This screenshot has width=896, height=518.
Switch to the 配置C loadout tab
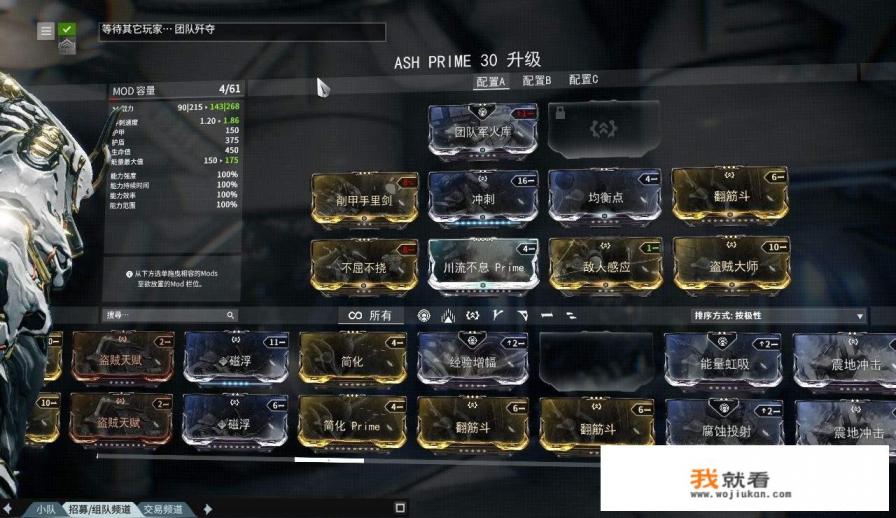point(583,80)
